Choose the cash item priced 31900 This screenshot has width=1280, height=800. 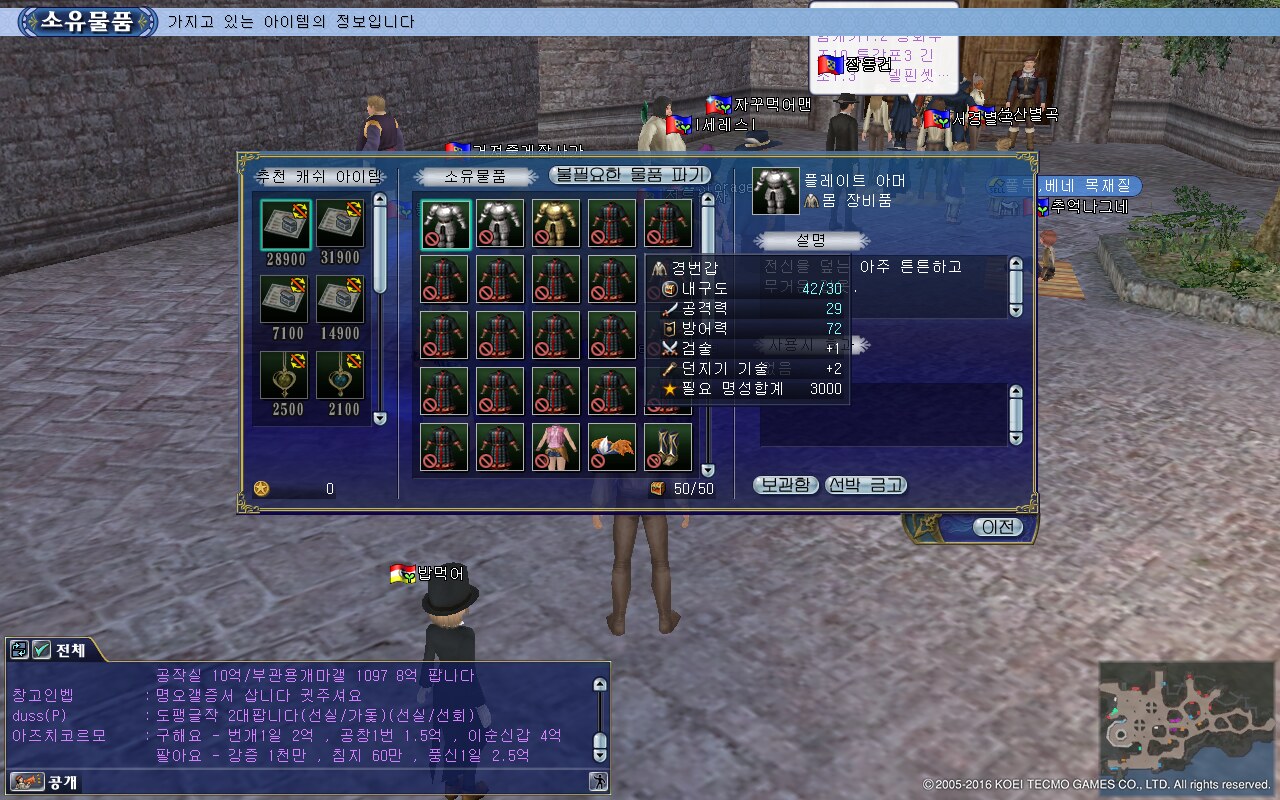coord(341,225)
